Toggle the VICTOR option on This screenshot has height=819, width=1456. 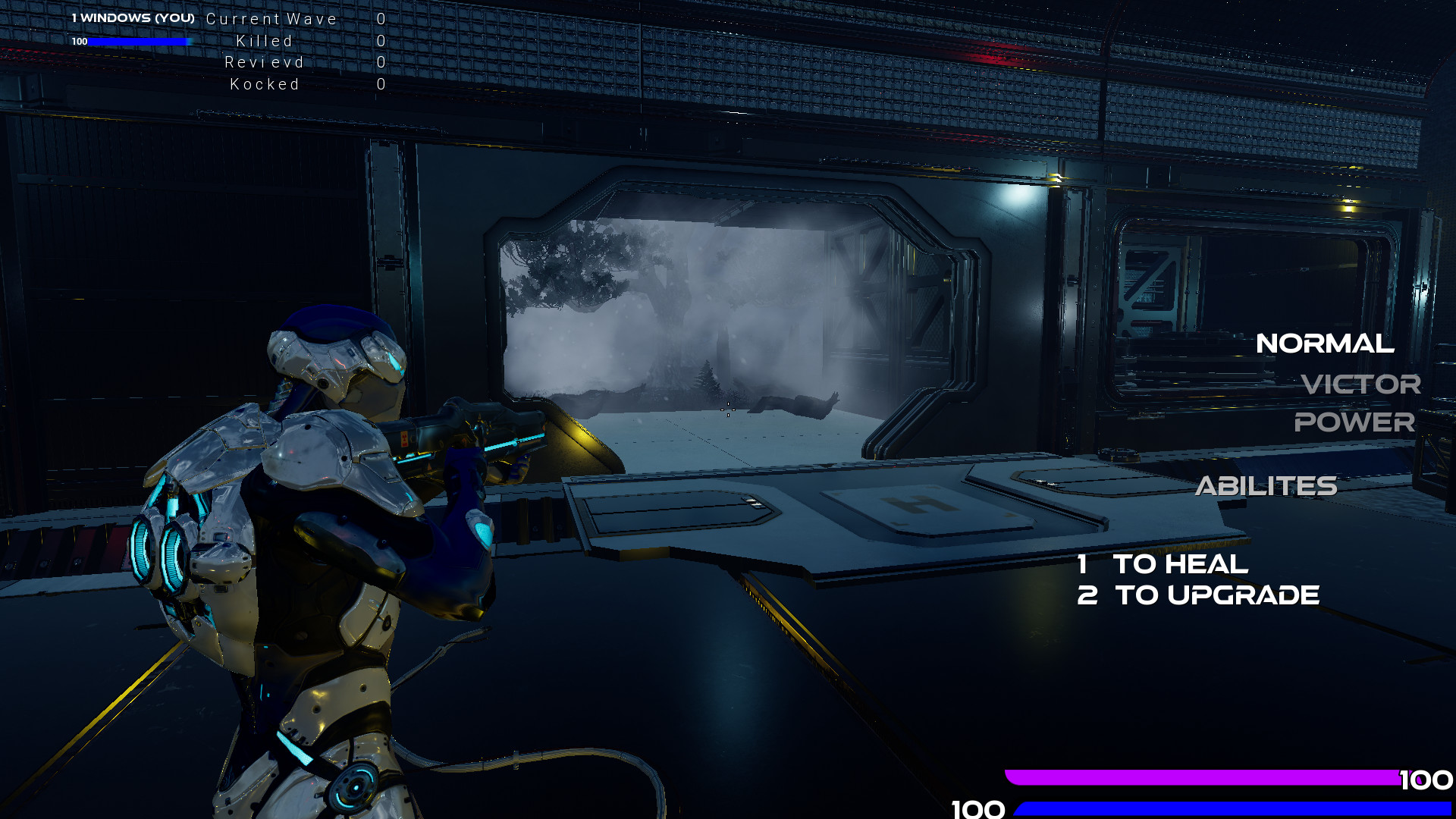(x=1361, y=385)
